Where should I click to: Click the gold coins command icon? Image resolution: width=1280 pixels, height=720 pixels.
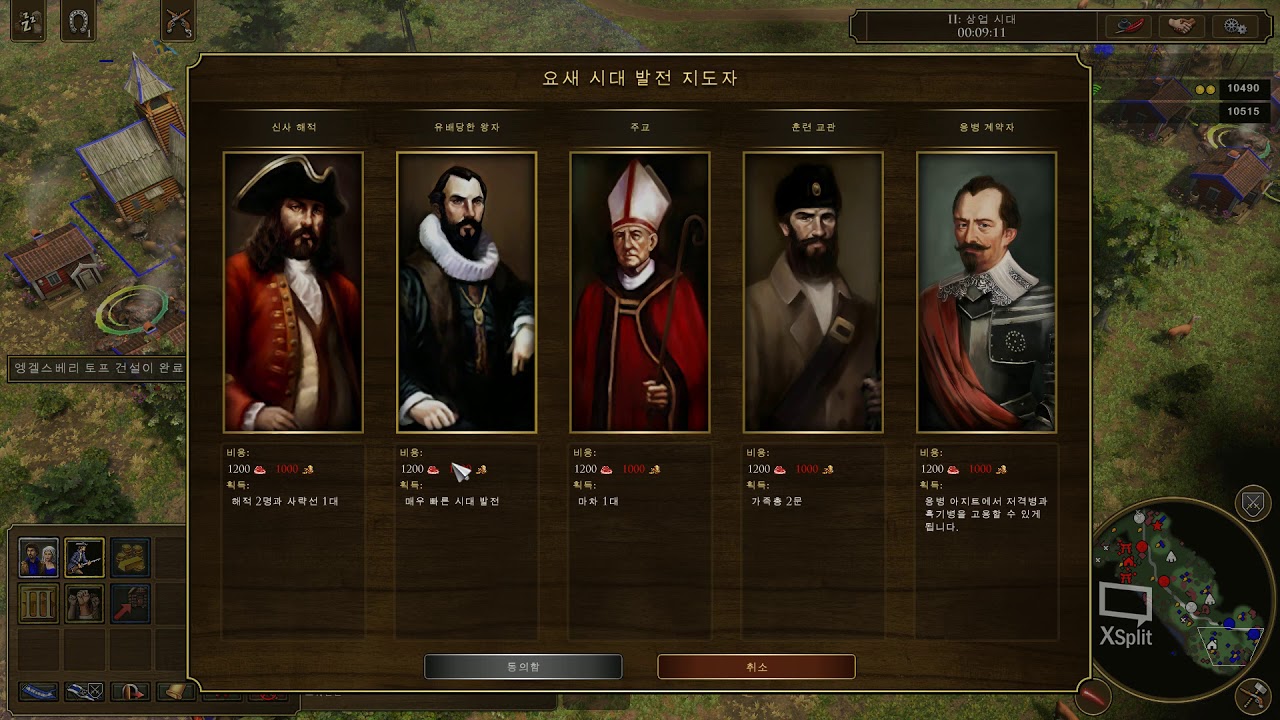[x=130, y=558]
